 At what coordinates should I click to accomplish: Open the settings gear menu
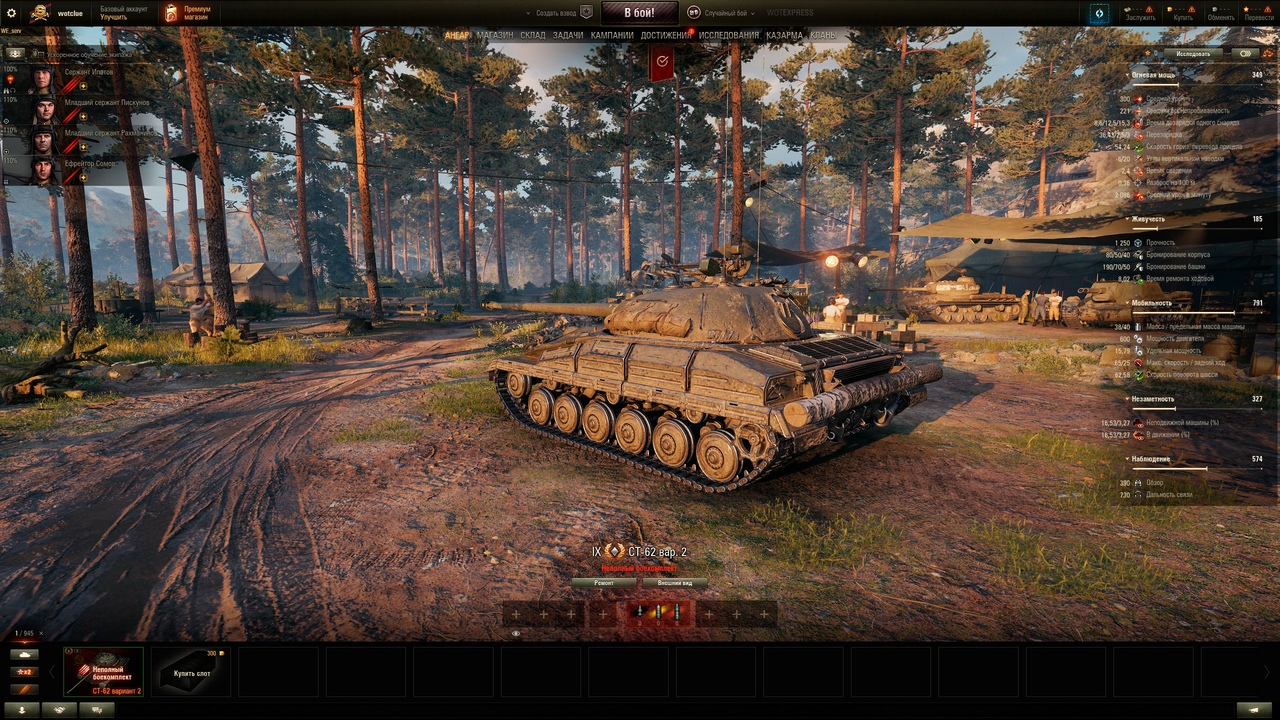(12, 13)
